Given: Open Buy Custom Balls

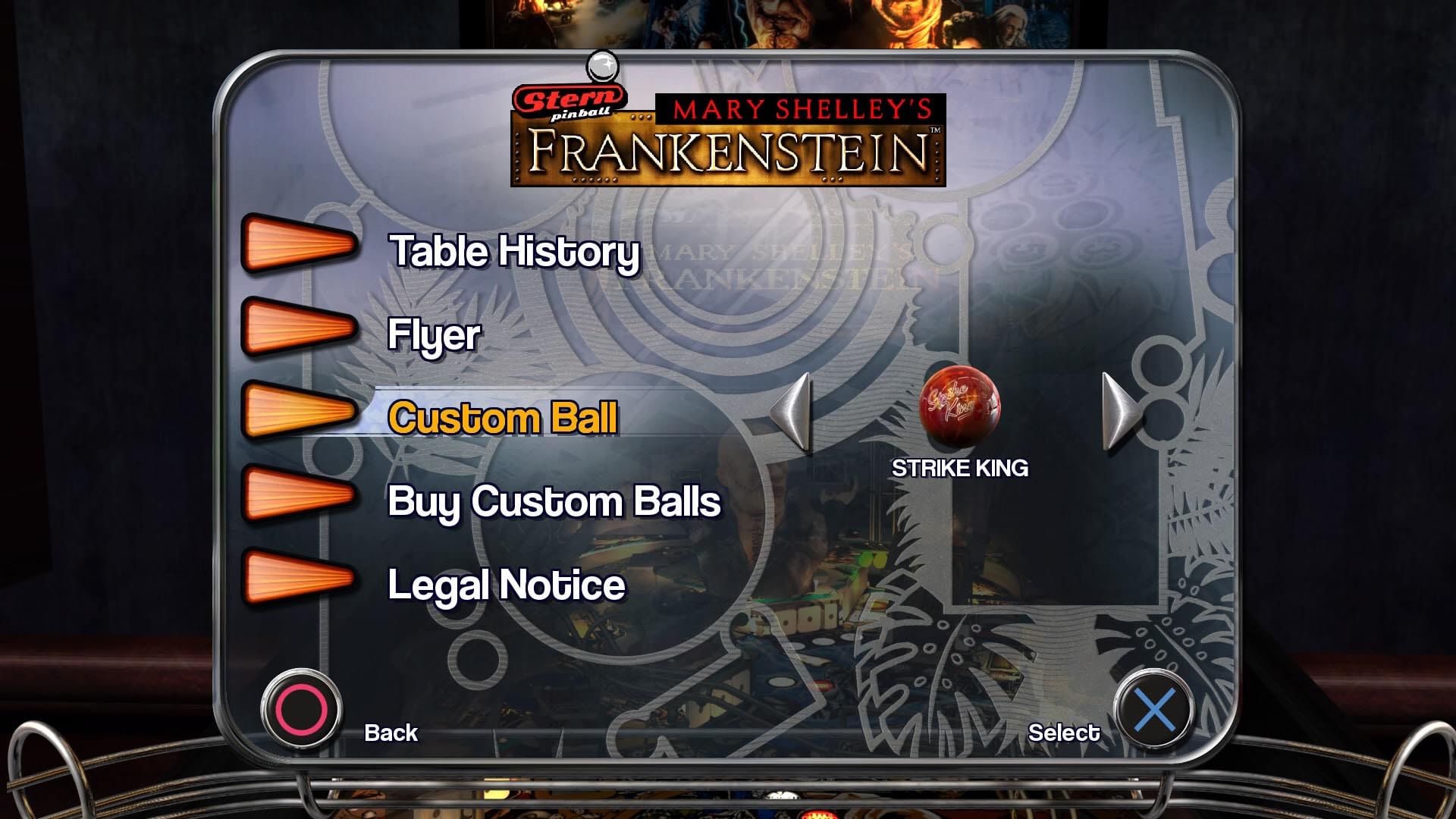Looking at the screenshot, I should (x=554, y=500).
